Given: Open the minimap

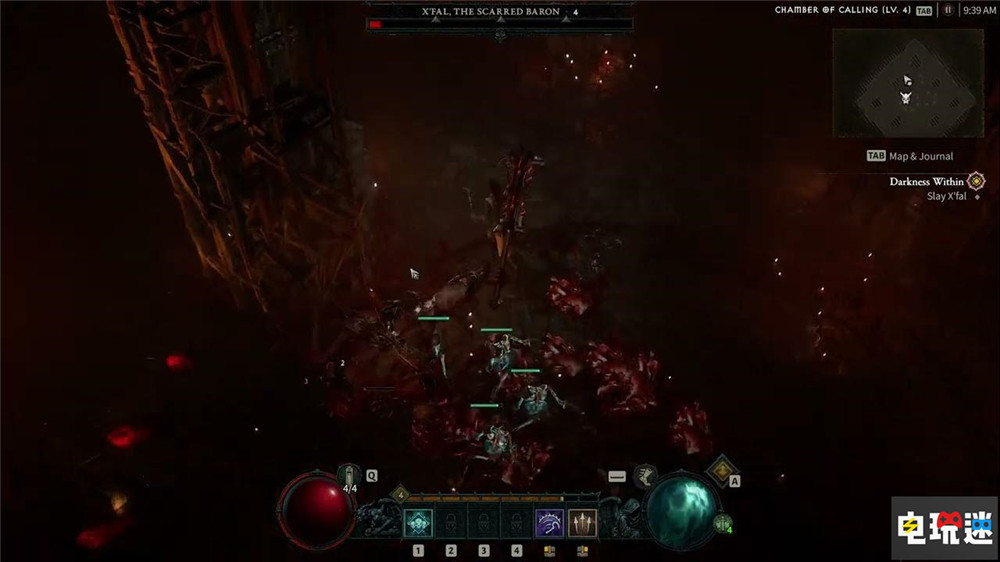Looking at the screenshot, I should (907, 83).
